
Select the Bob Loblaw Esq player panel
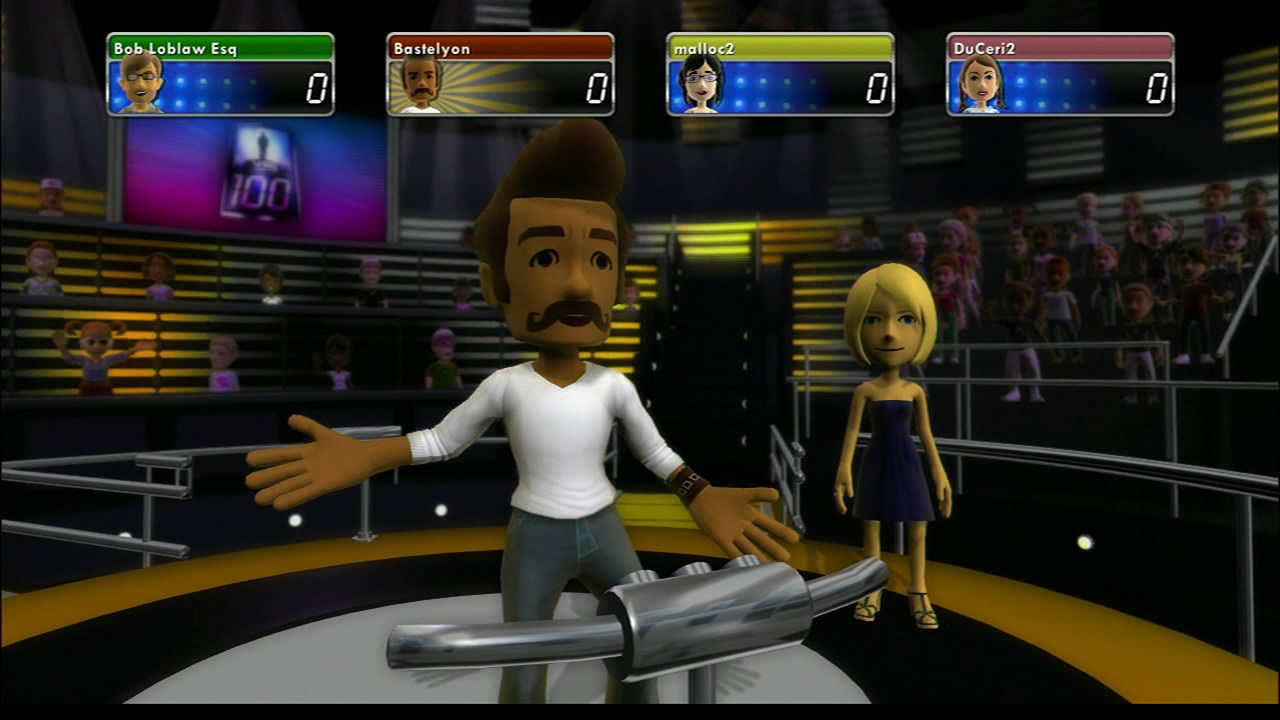tap(220, 74)
